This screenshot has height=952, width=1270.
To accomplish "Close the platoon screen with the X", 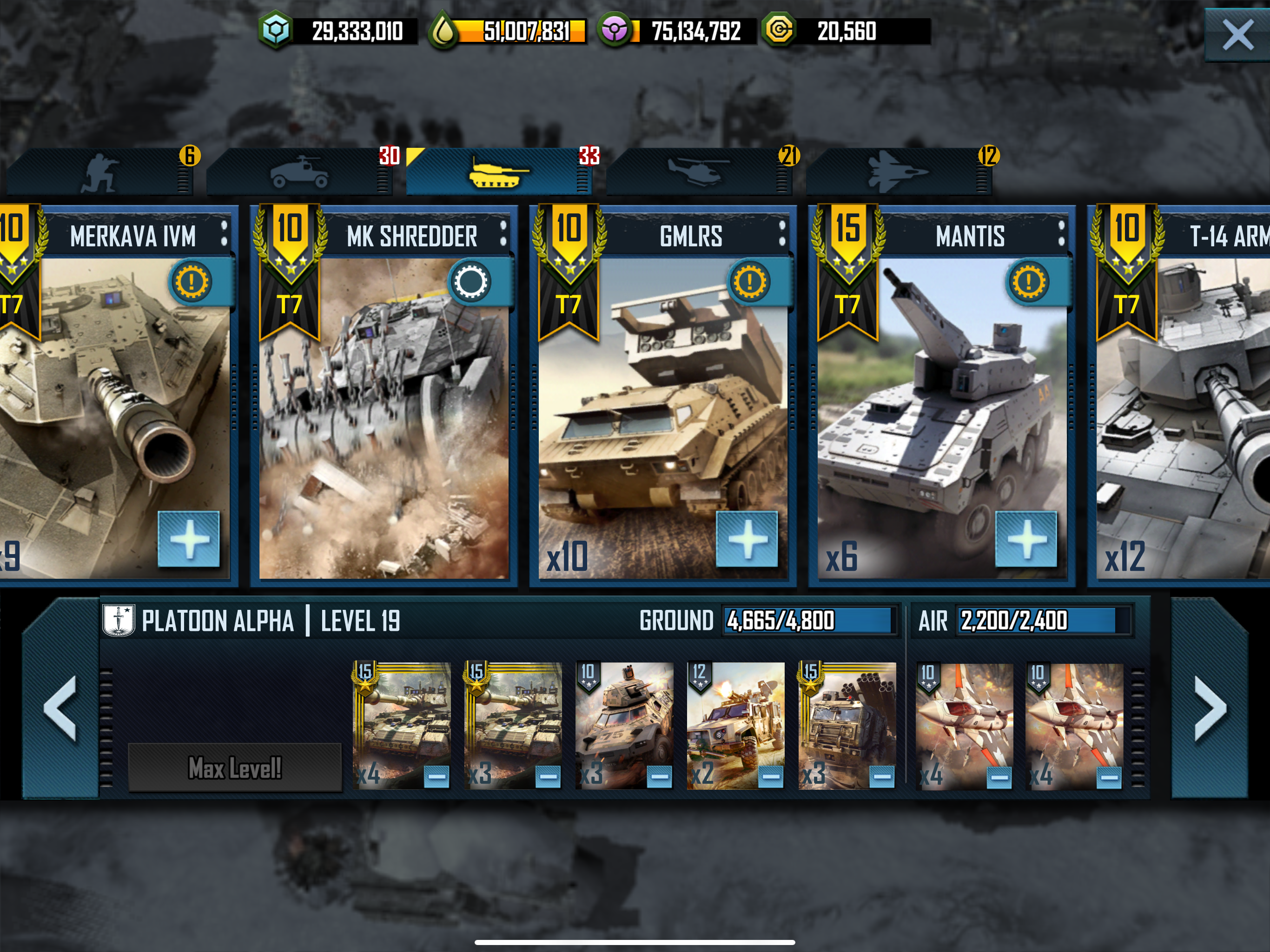I will (x=1237, y=36).
